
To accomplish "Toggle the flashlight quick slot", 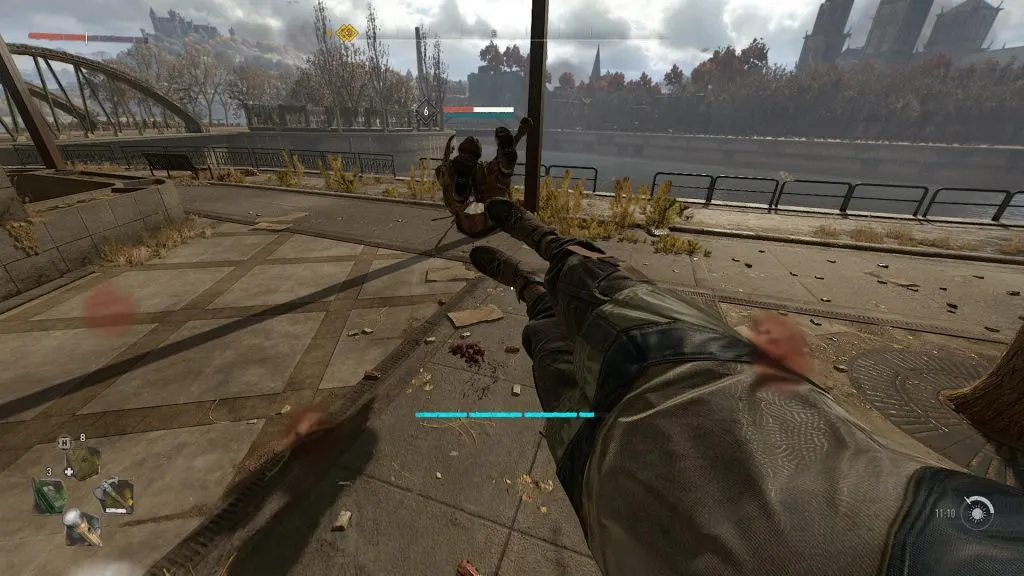I will 81,526.
